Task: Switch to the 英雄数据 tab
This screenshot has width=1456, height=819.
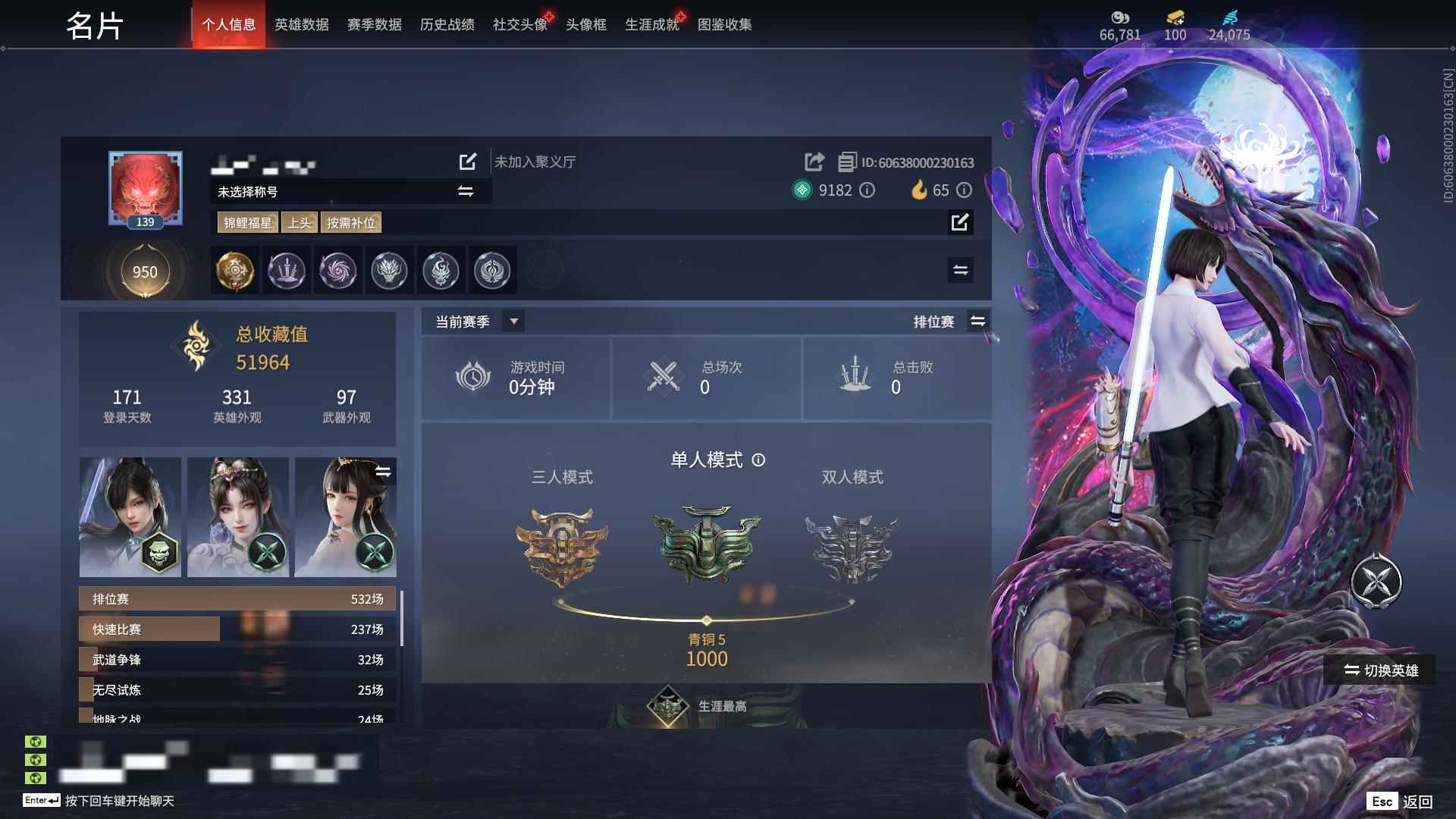Action: (300, 24)
